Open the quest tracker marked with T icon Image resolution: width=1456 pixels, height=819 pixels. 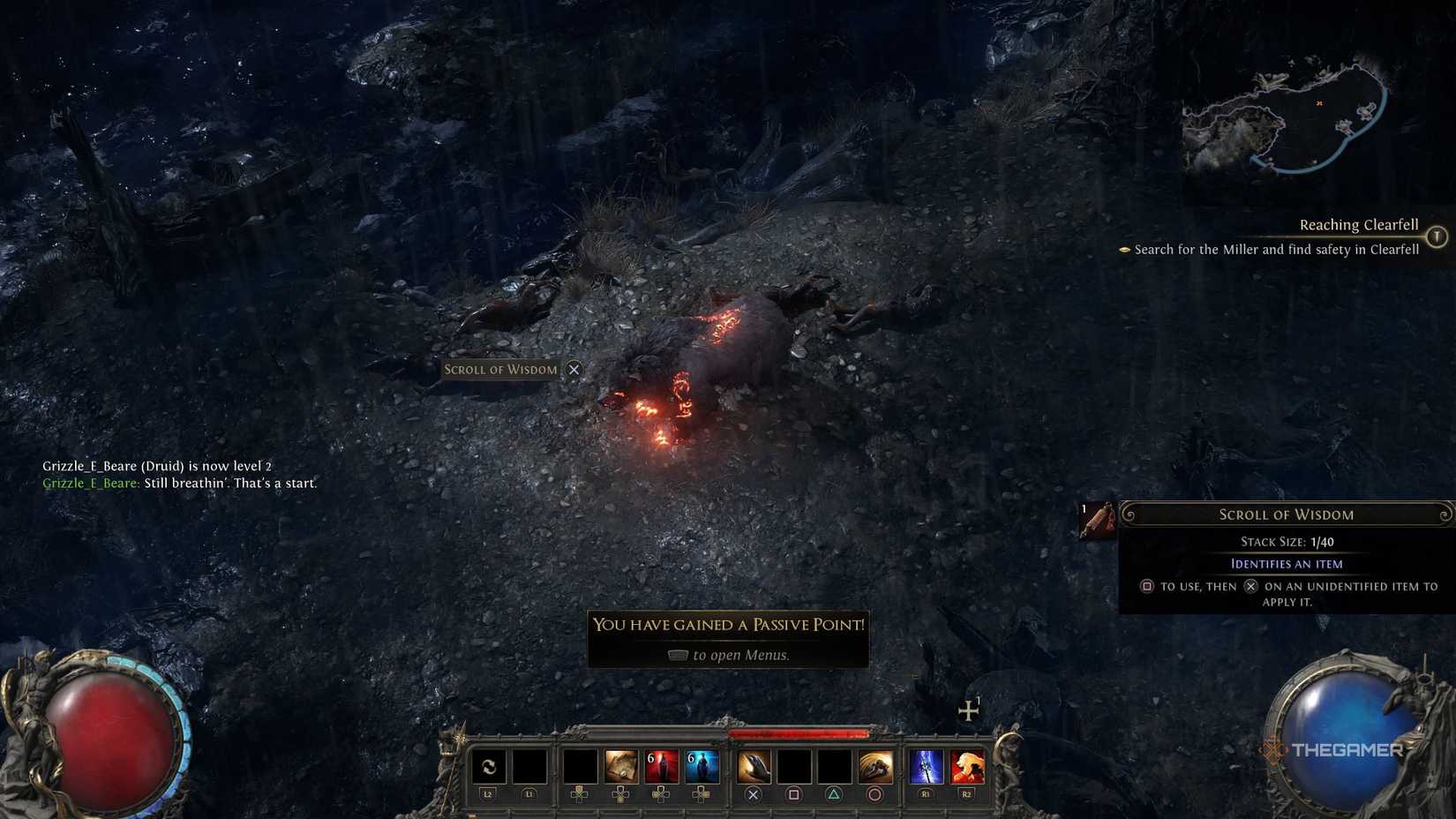point(1437,237)
